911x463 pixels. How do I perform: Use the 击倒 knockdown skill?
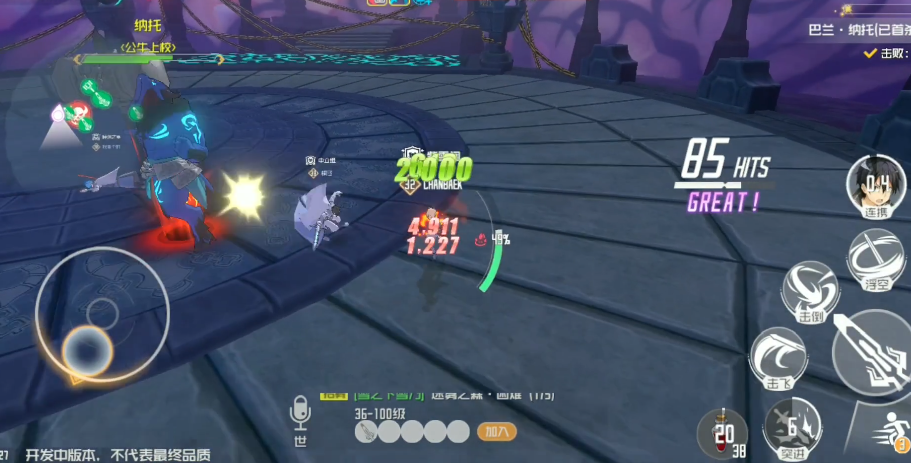coord(809,291)
